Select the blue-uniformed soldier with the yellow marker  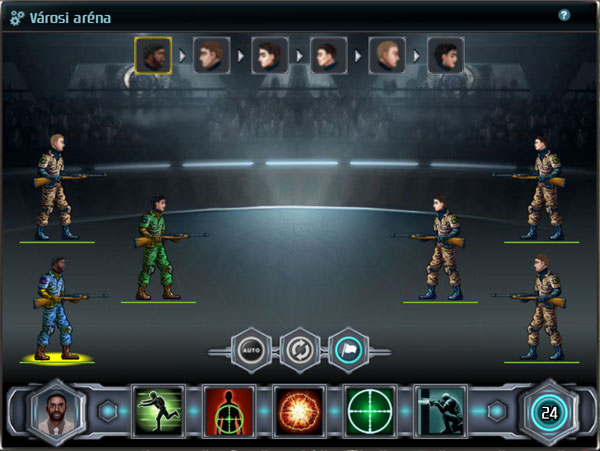(x=55, y=305)
